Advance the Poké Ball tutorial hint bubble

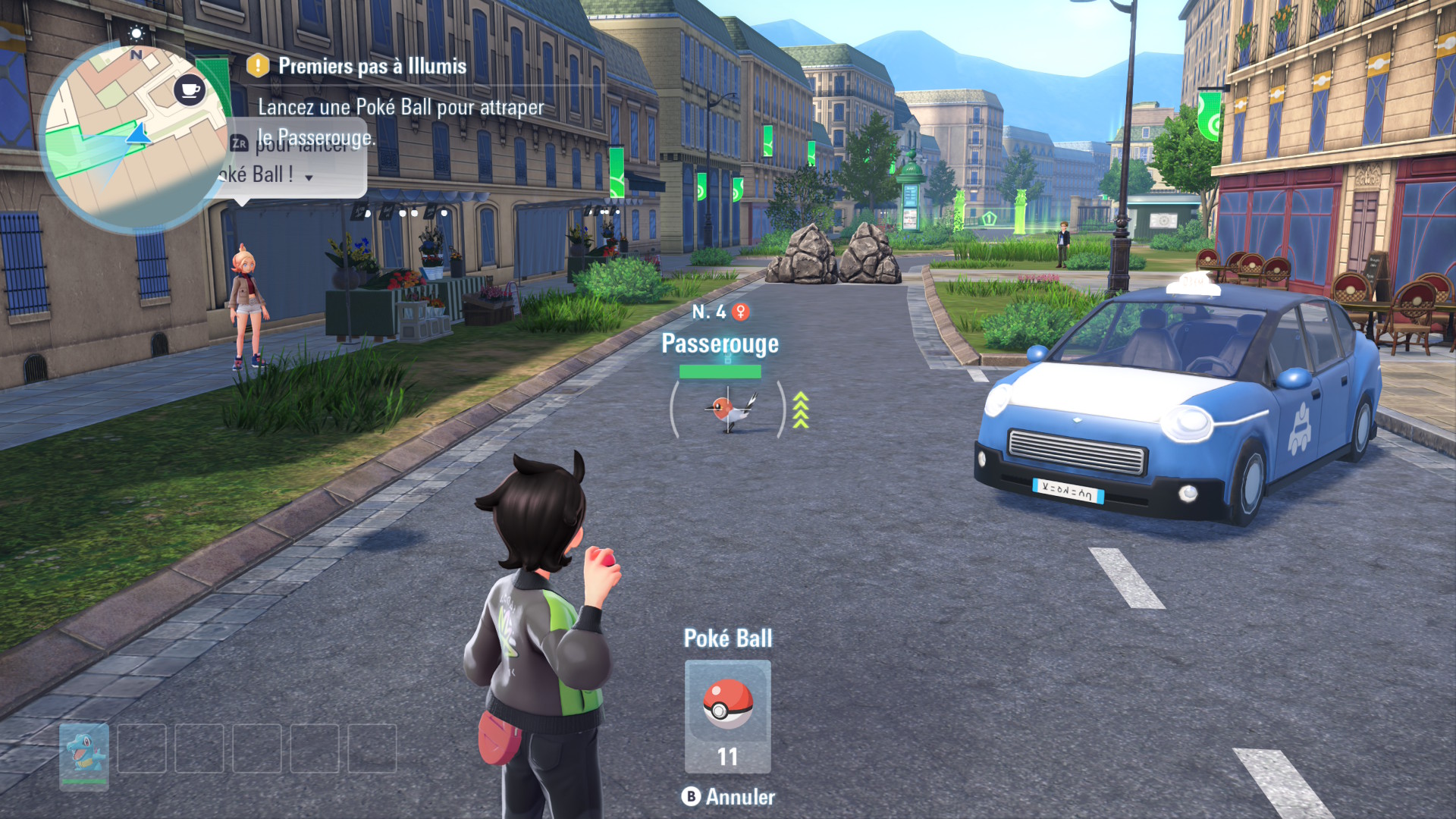tap(309, 177)
